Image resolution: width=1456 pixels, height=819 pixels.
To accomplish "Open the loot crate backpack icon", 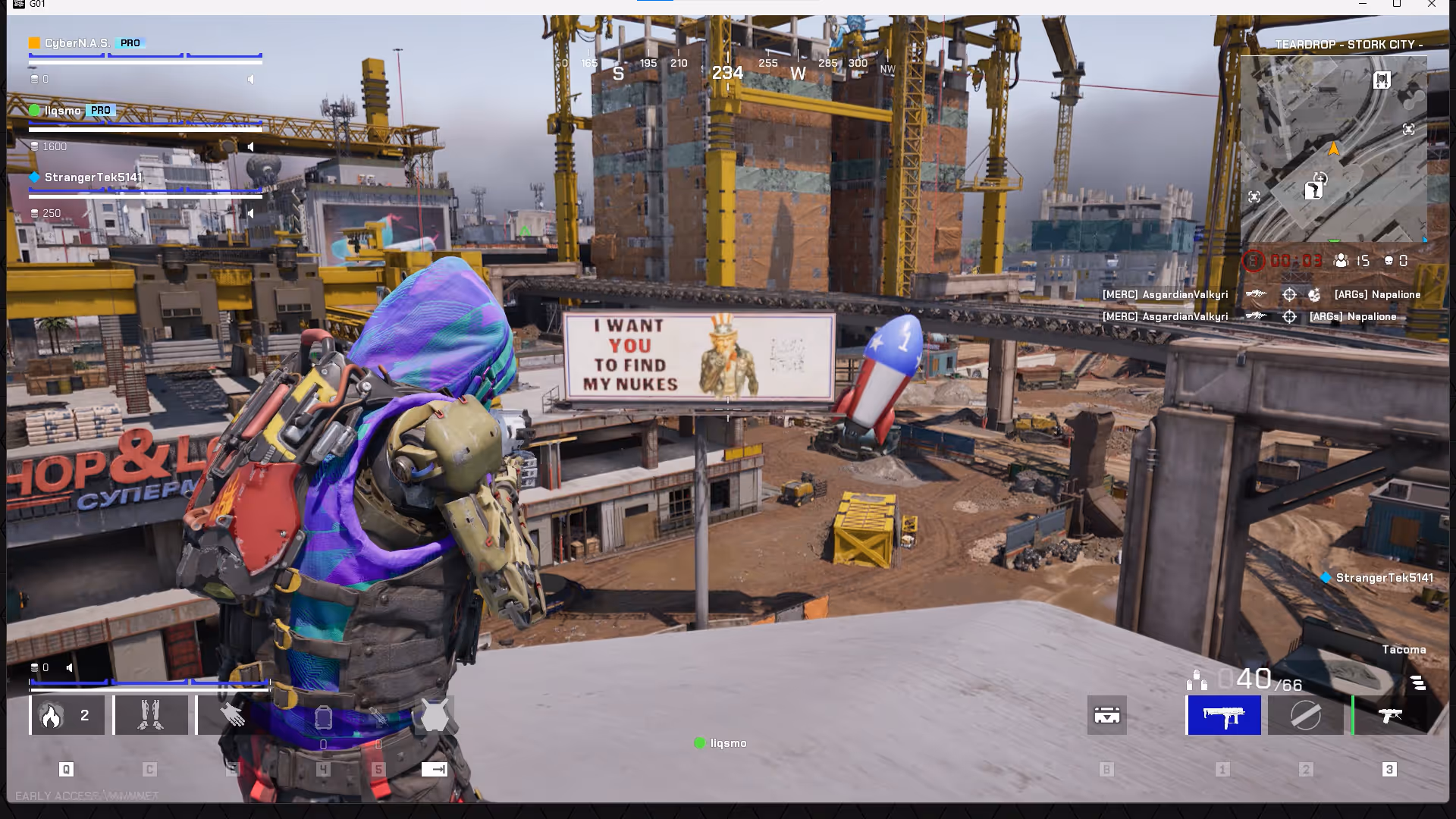I will [1106, 715].
